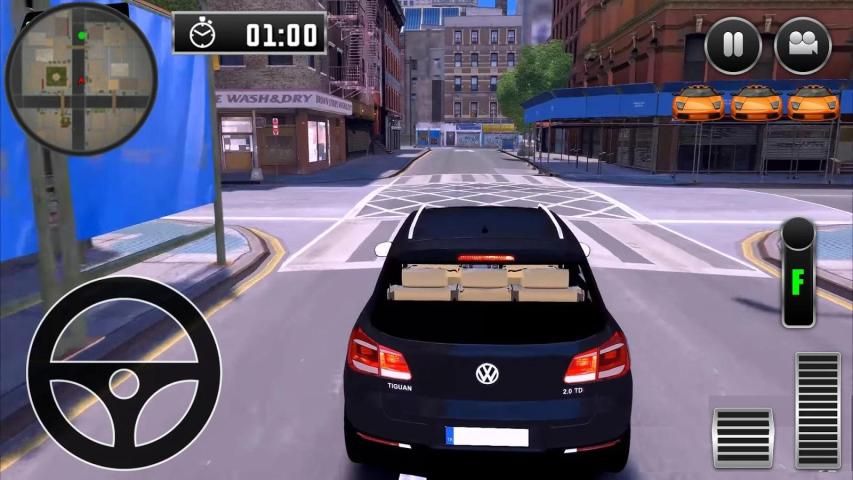Switch camera view with the camera button
This screenshot has height=480, width=853.
[x=802, y=46]
